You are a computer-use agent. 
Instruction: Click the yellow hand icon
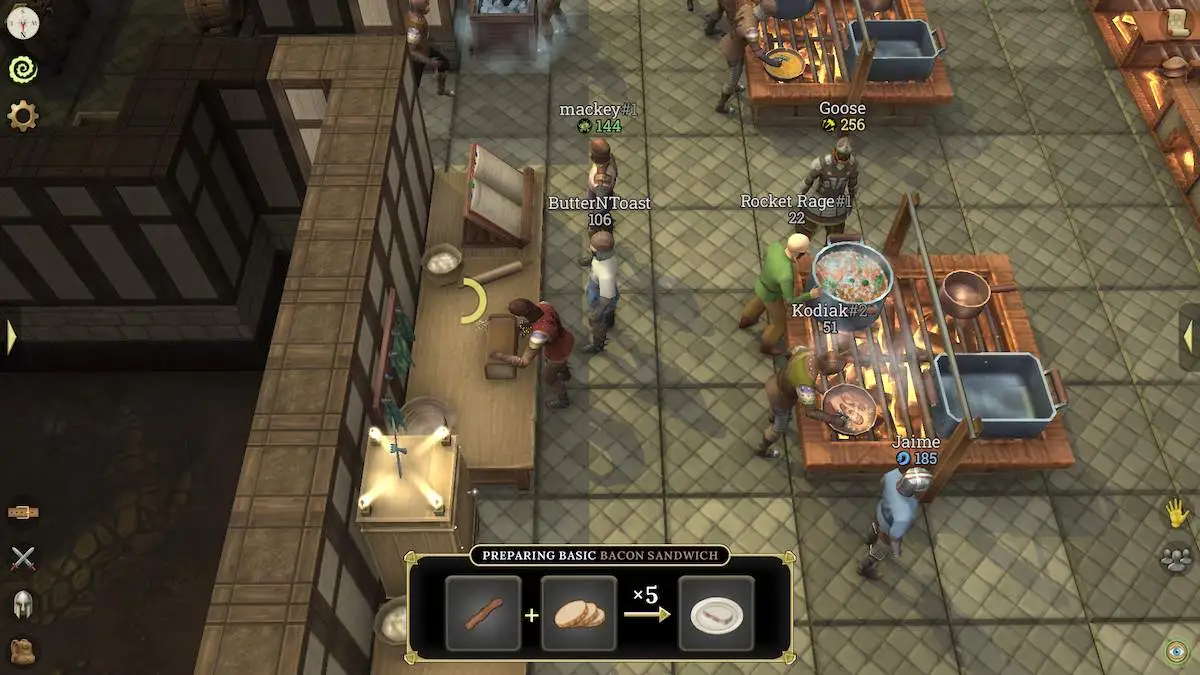1176,513
